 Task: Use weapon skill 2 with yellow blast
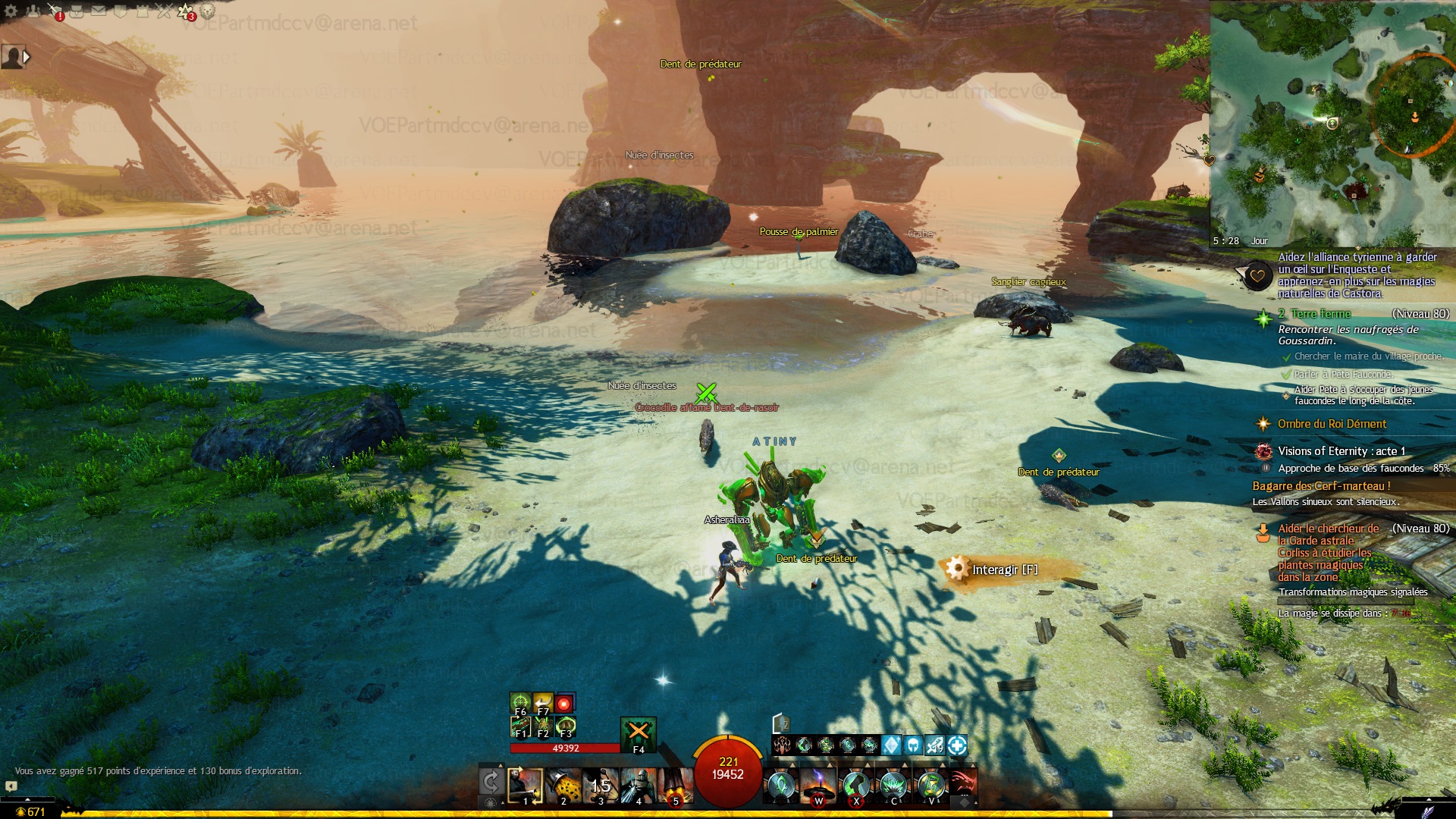coord(563,786)
